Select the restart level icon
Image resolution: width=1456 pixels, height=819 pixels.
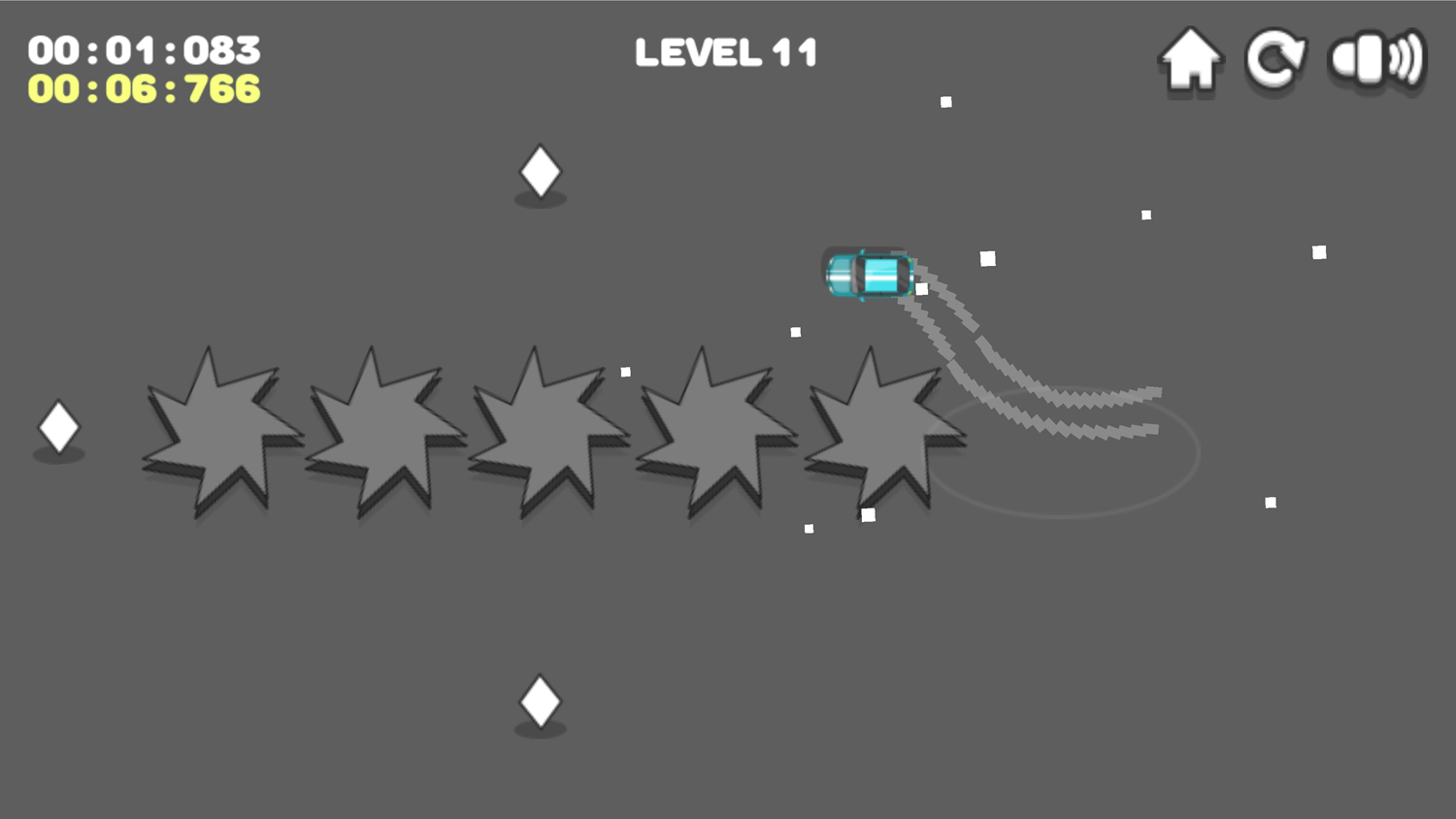click(x=1275, y=58)
